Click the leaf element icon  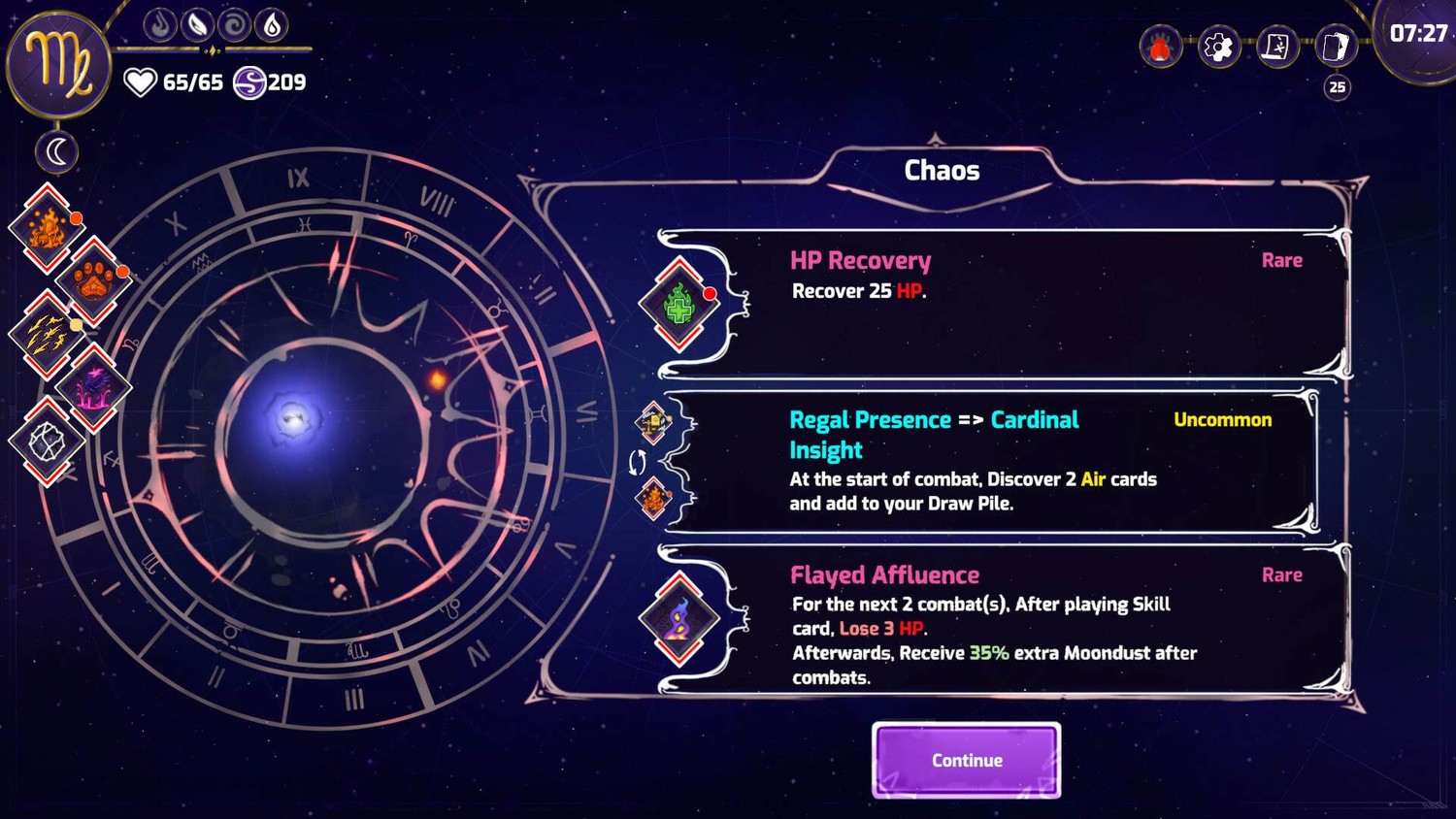pos(197,24)
